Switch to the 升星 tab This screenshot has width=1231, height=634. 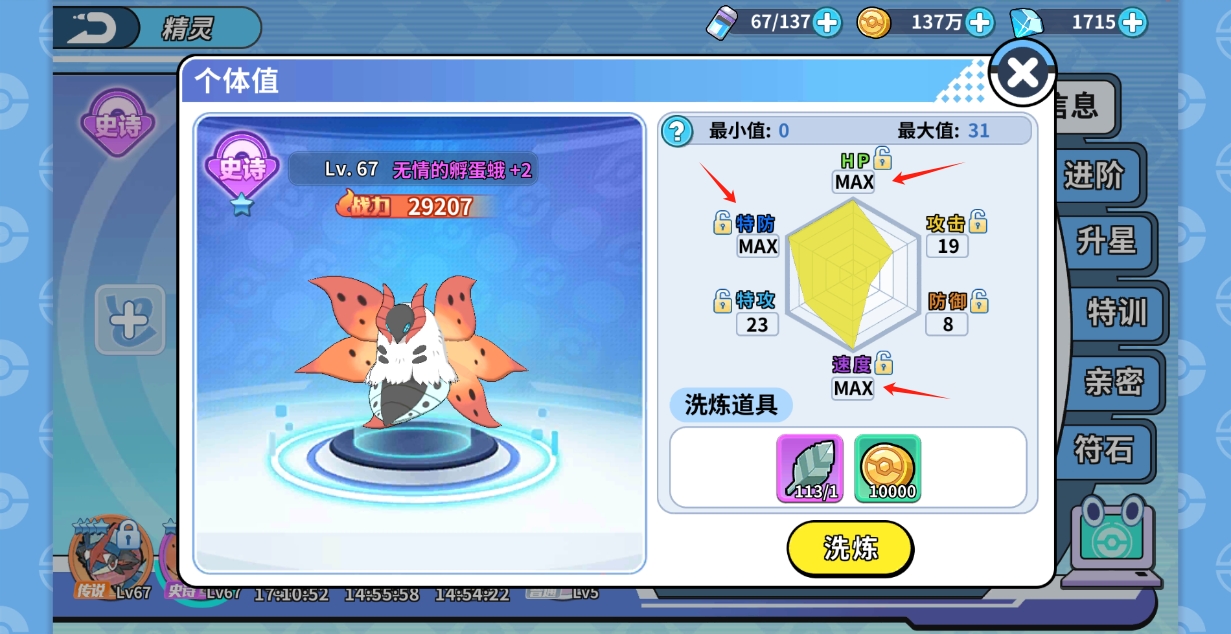click(1105, 241)
